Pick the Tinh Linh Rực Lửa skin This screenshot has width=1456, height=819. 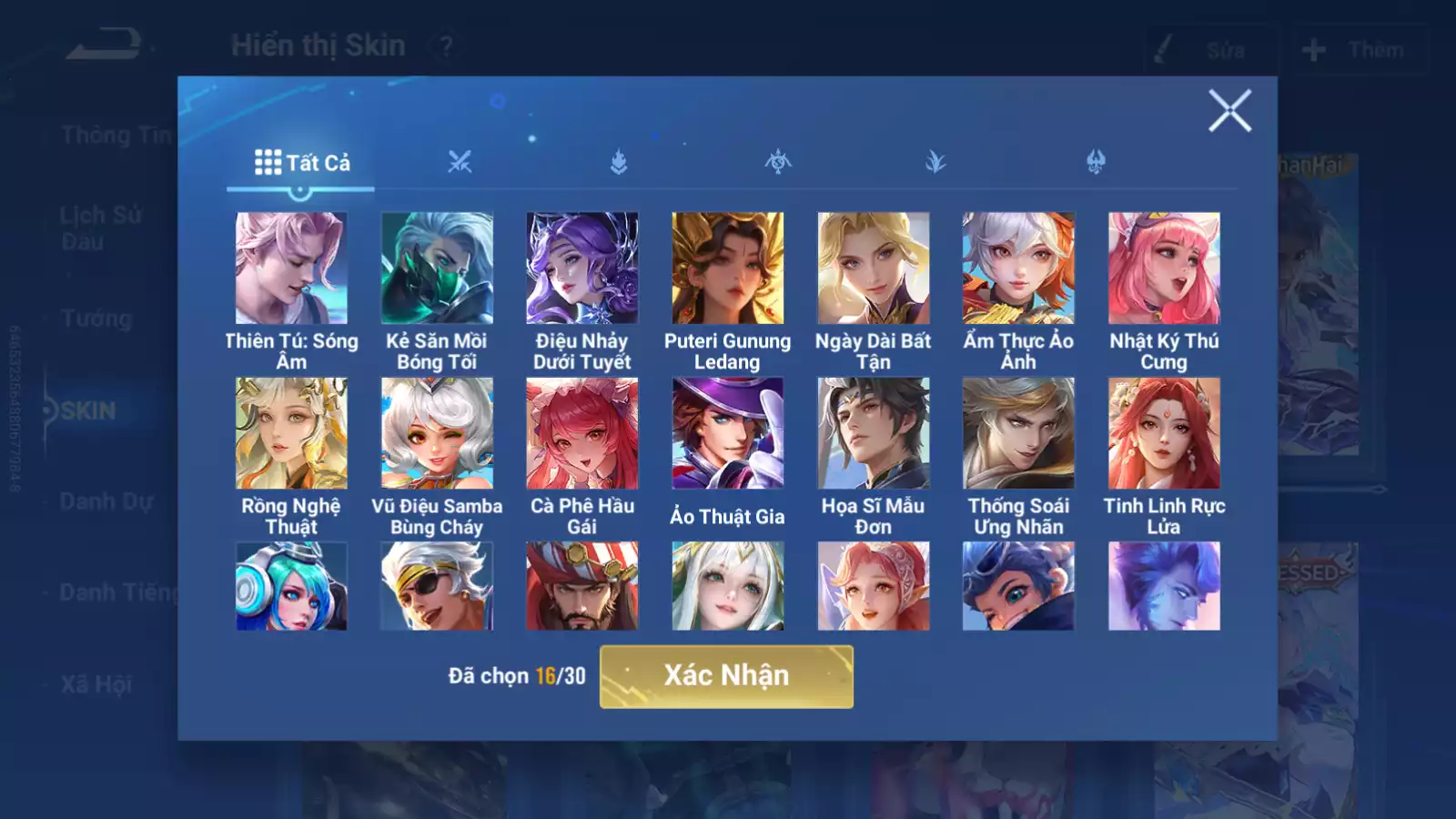pyautogui.click(x=1164, y=433)
